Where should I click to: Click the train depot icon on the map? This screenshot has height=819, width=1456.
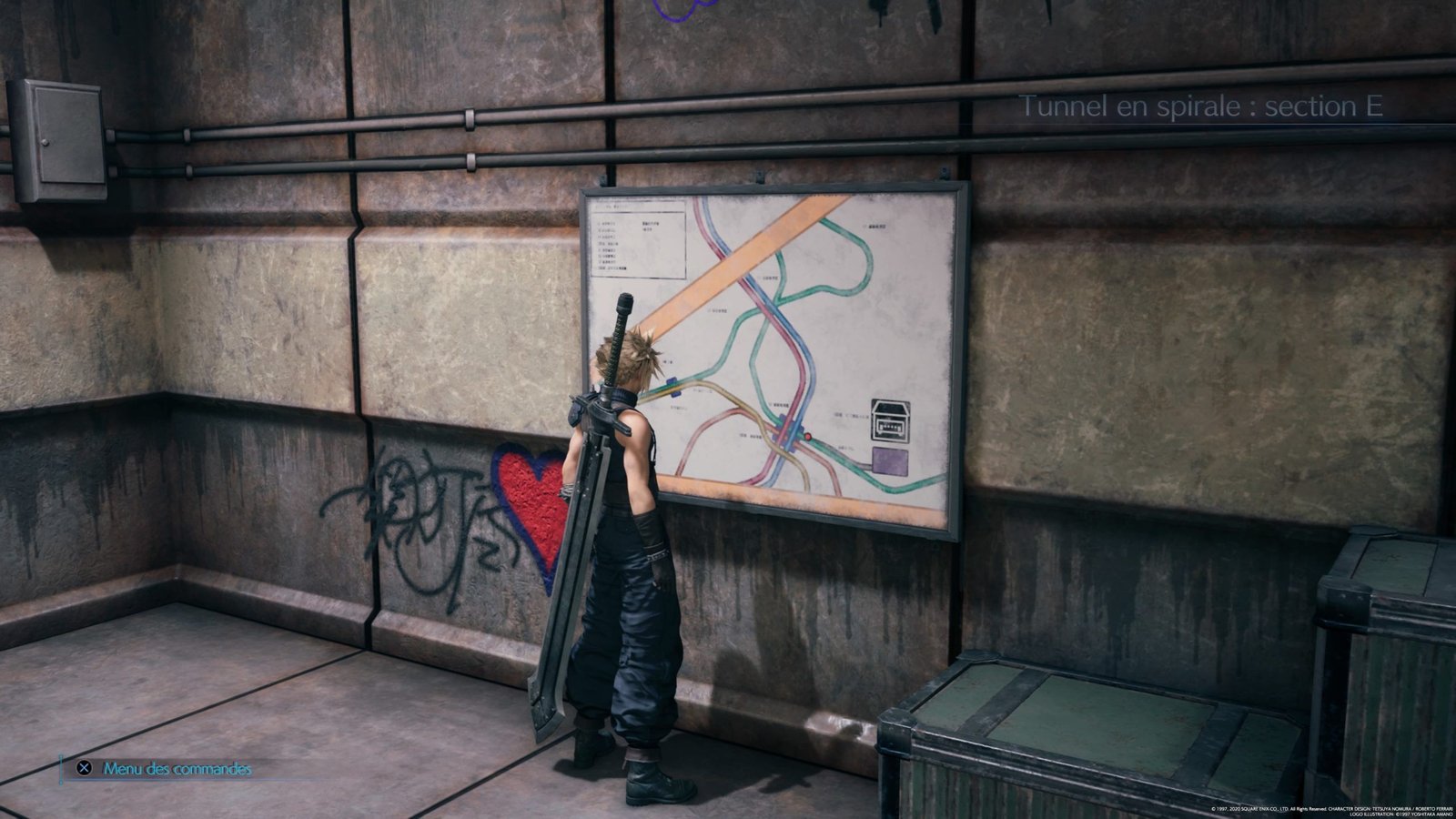click(892, 421)
